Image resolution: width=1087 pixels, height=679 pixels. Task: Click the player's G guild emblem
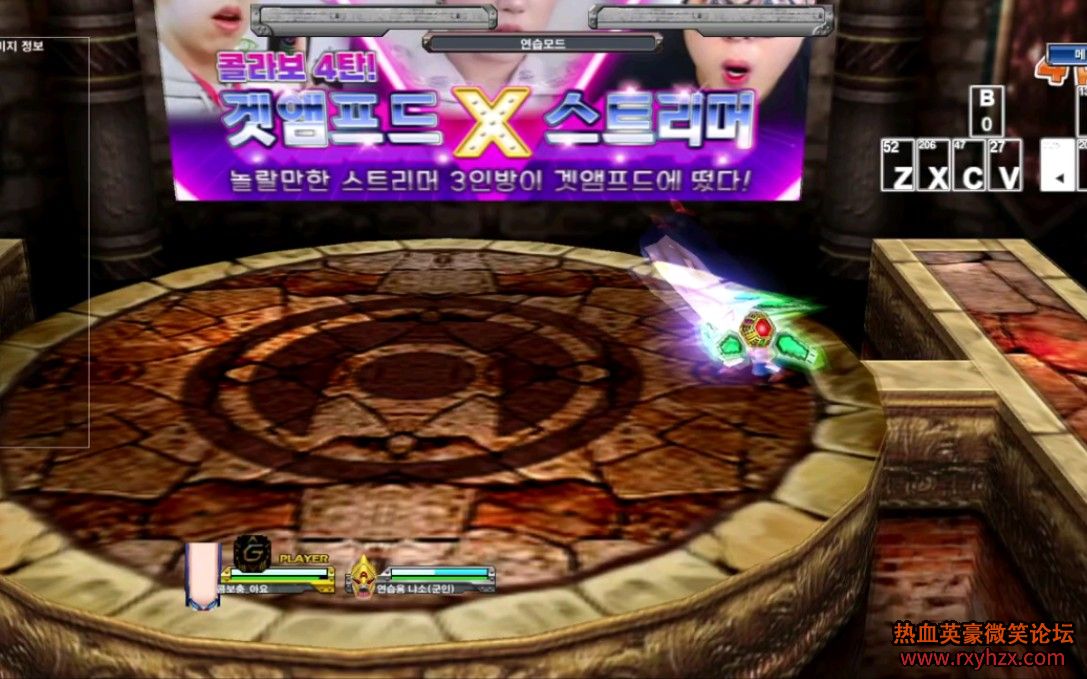249,553
